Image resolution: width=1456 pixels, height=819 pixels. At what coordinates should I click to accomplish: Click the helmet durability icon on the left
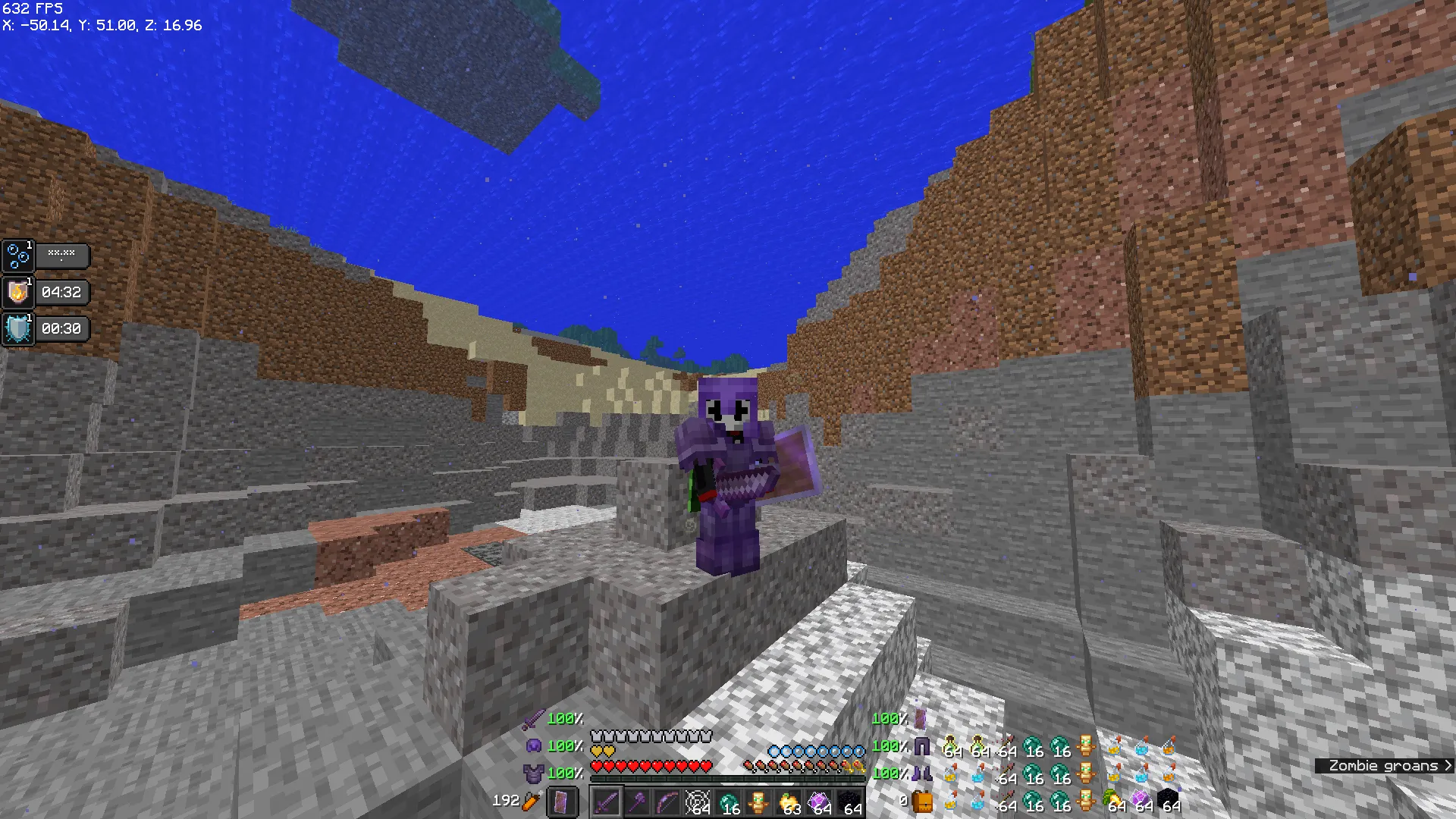pos(535,745)
